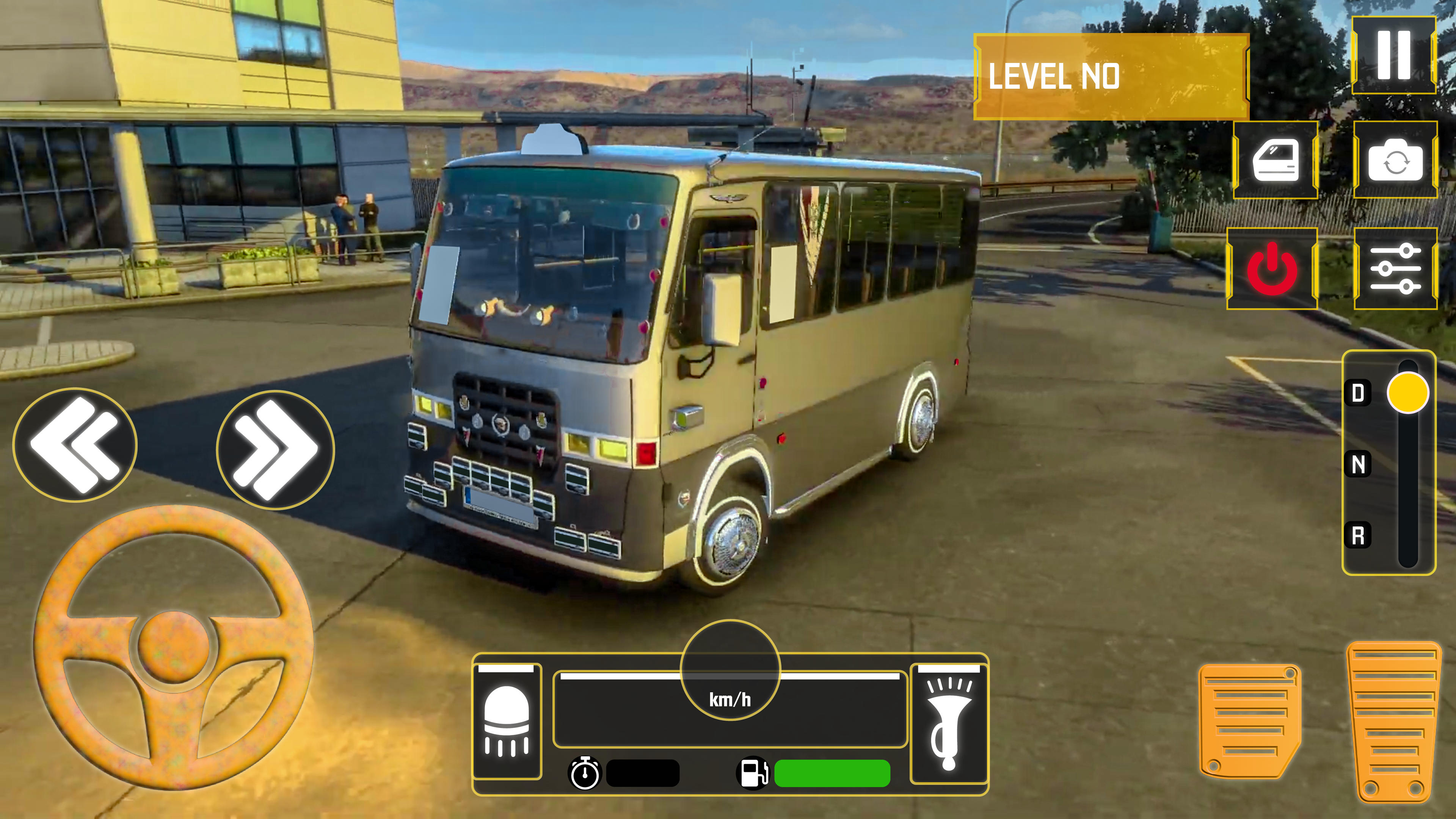The image size is (1456, 819).
Task: Open the control settings sliders
Action: coord(1395,269)
